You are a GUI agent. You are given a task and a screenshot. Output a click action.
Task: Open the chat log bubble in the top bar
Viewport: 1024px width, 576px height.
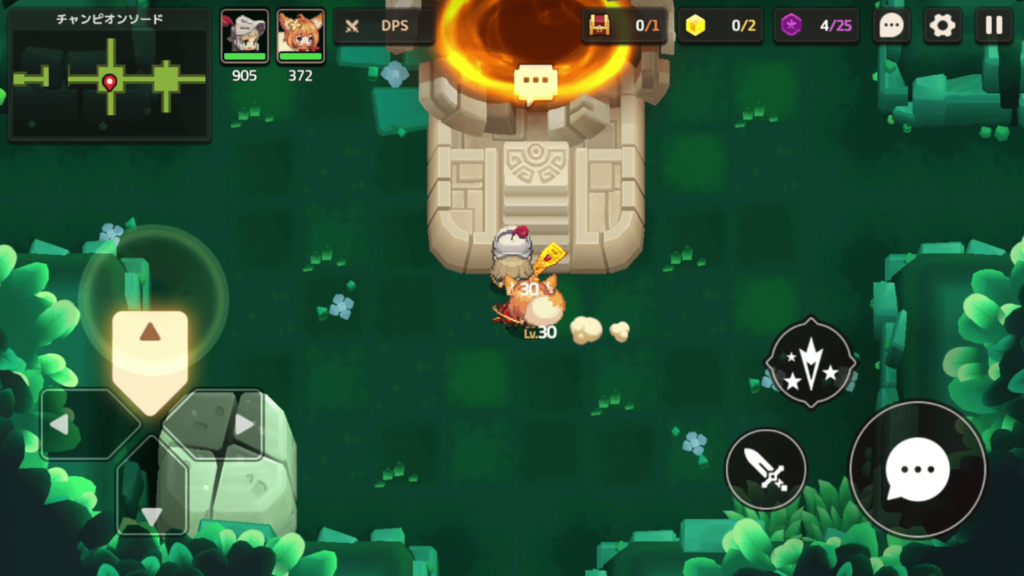click(x=890, y=26)
